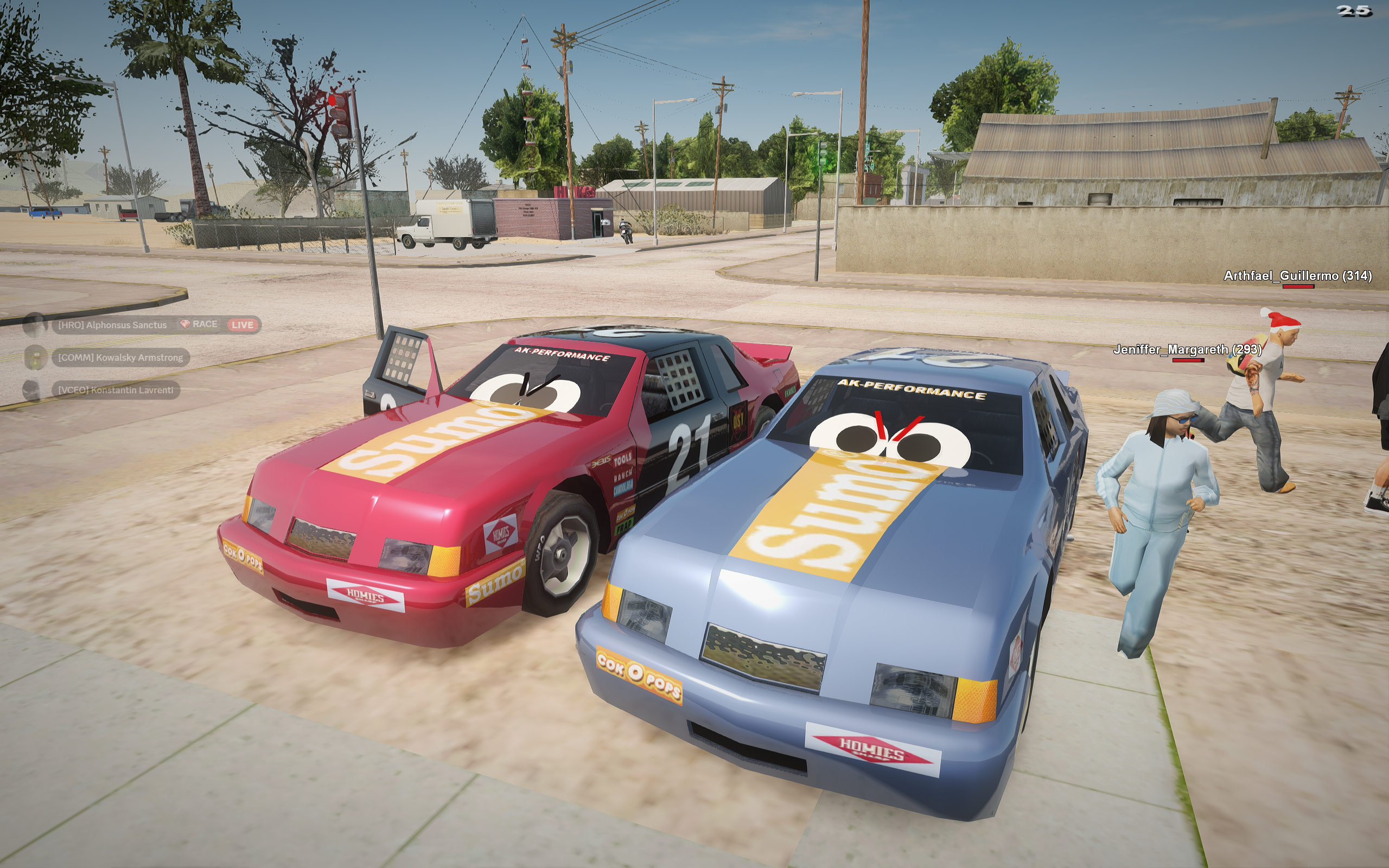The height and width of the screenshot is (868, 1389).
Task: Click the [COMM] Kowalsky Armstrong list row
Action: [x=120, y=358]
